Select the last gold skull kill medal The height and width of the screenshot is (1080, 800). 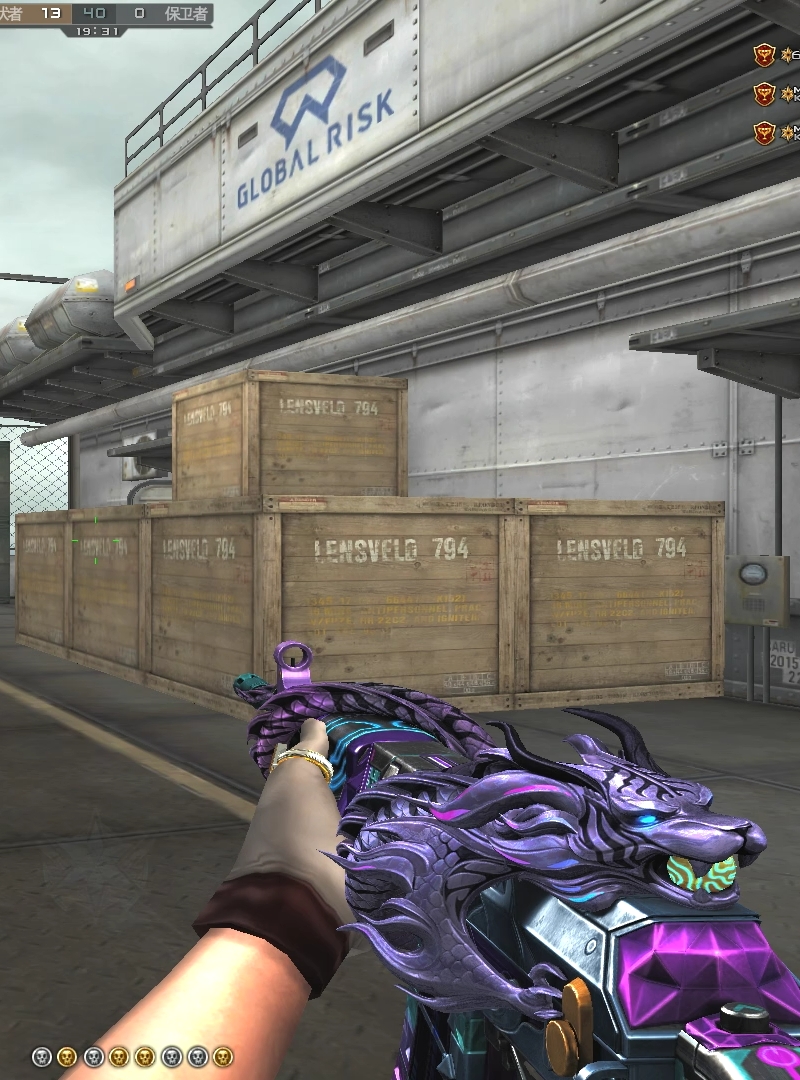(223, 1056)
